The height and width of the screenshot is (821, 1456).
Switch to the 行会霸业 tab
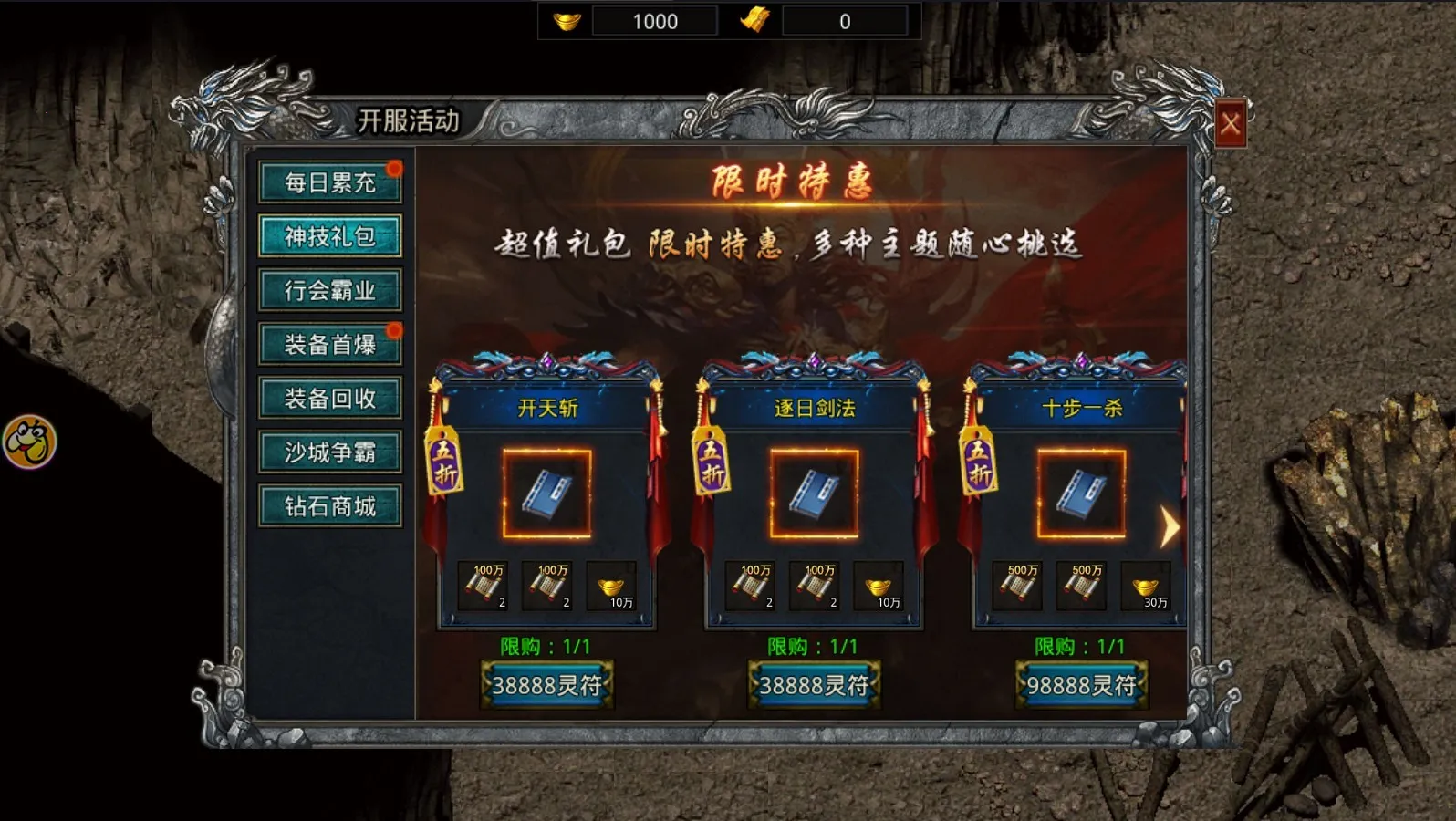(x=329, y=291)
